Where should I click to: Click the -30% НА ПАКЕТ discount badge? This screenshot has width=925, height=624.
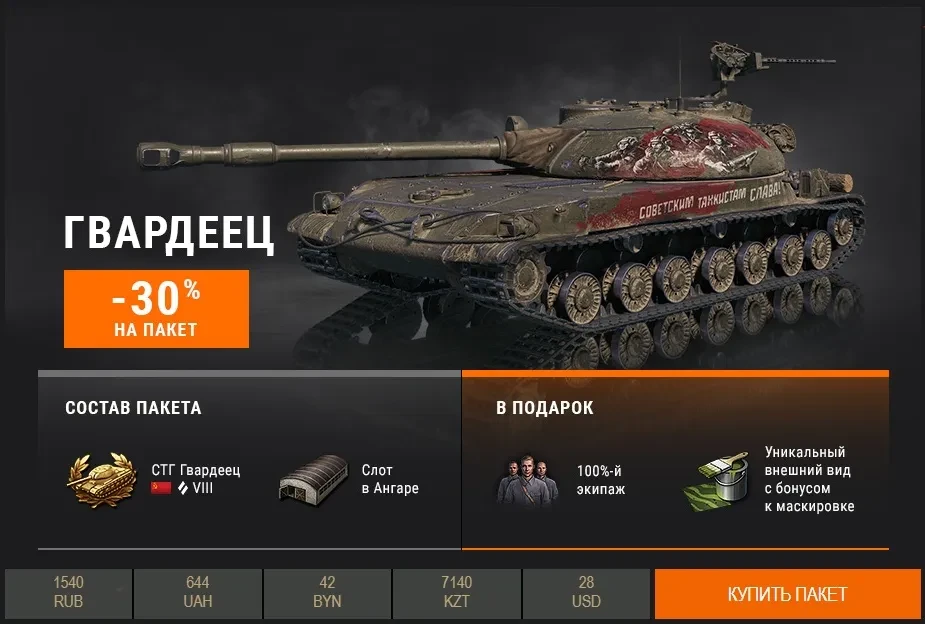tap(156, 308)
